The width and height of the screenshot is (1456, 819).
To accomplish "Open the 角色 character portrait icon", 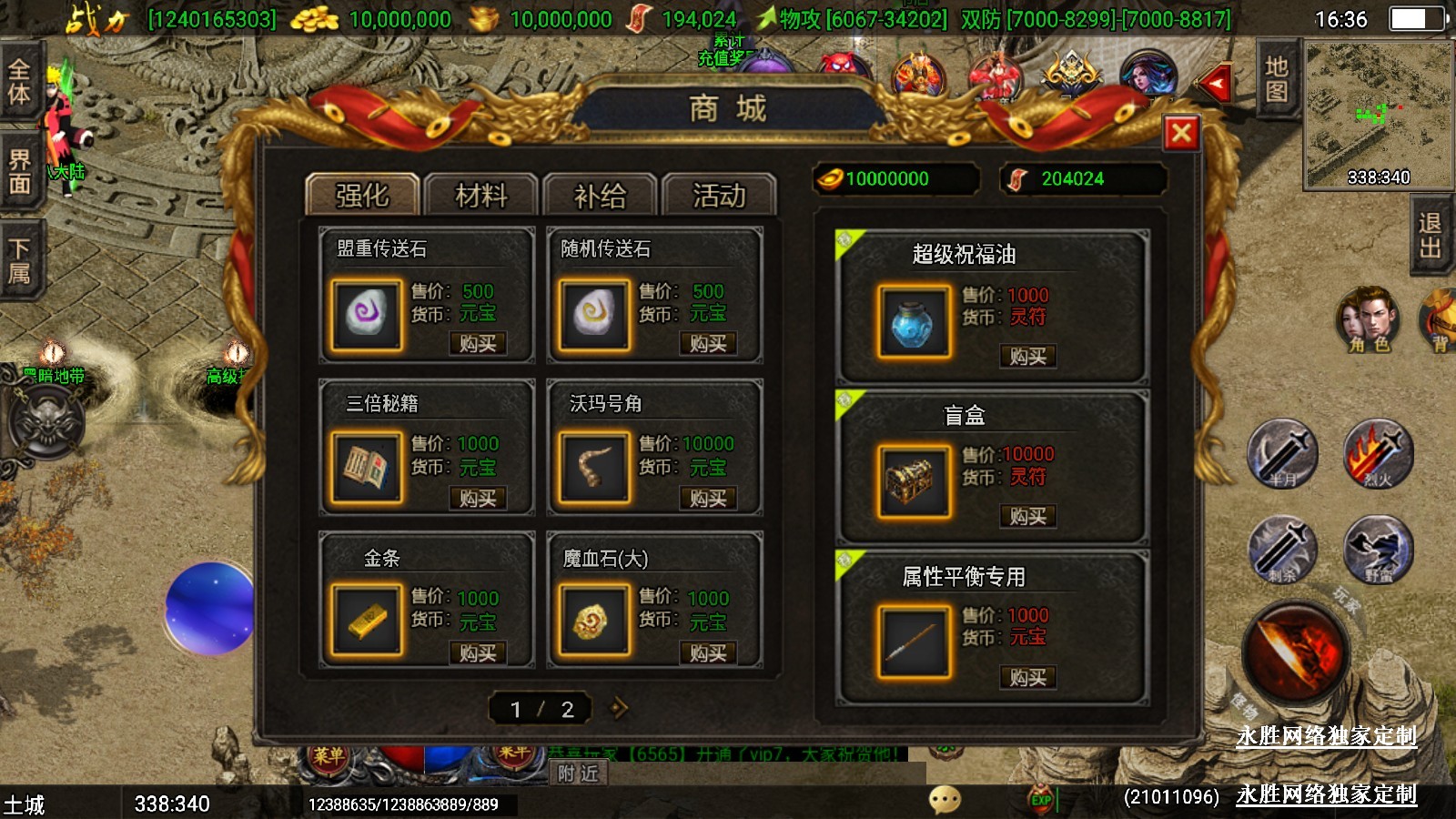I will (x=1368, y=320).
